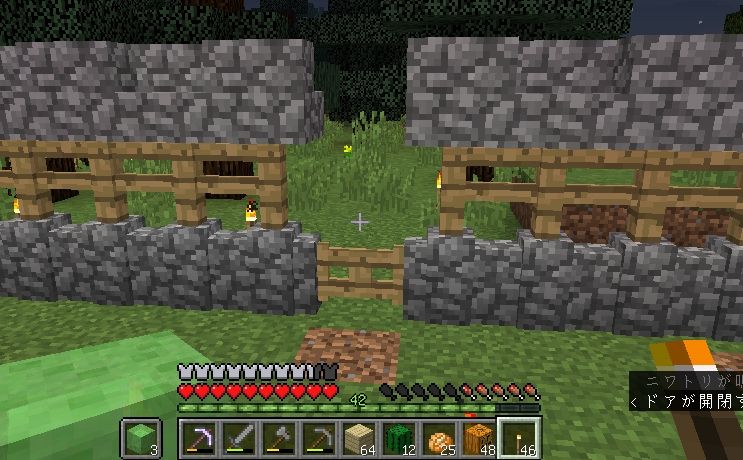This screenshot has width=743, height=460.
Task: Select the orange pumpkin stack of 48
Action: pyautogui.click(x=478, y=438)
